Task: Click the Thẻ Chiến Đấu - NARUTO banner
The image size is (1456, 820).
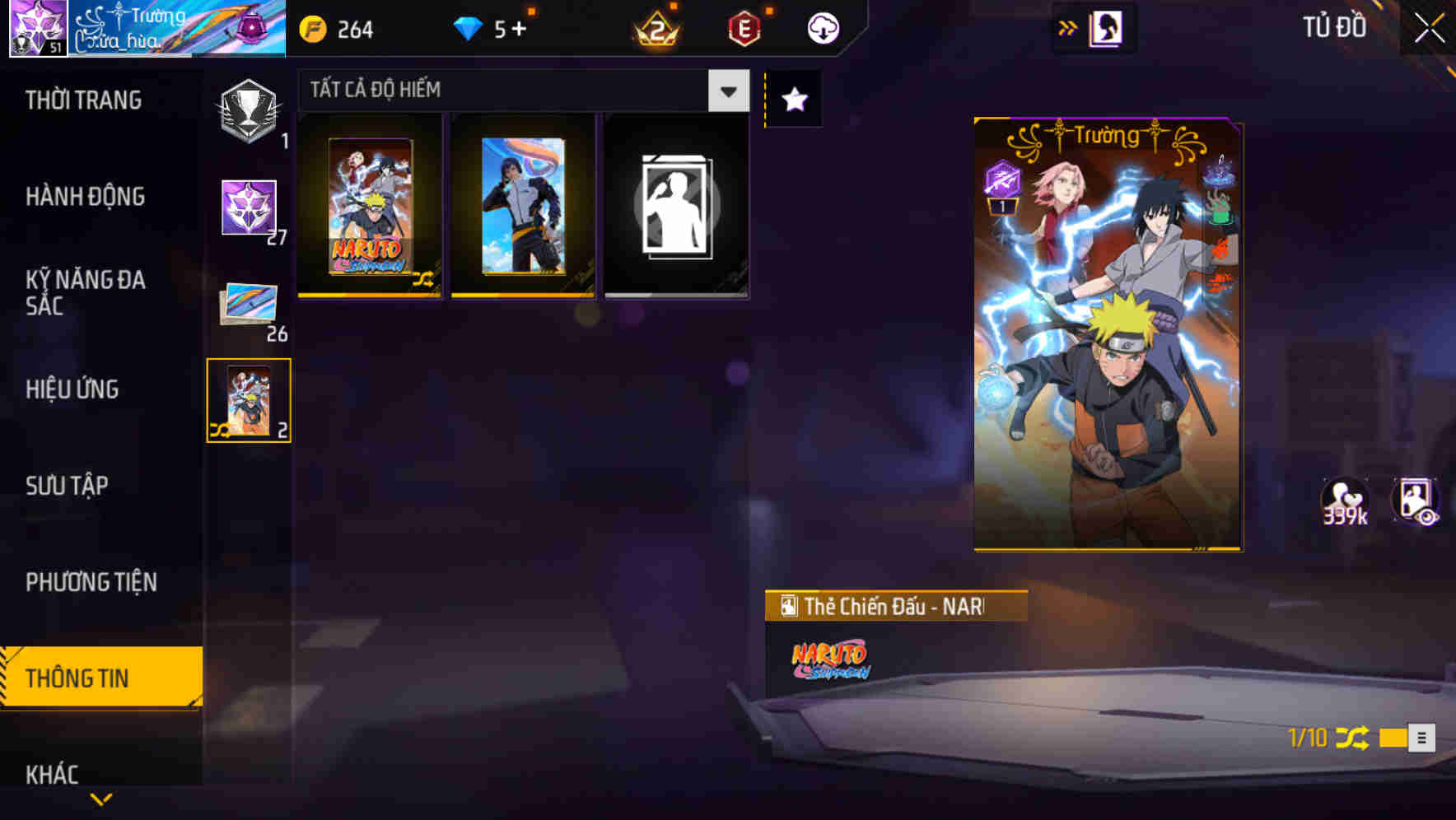Action: point(894,606)
